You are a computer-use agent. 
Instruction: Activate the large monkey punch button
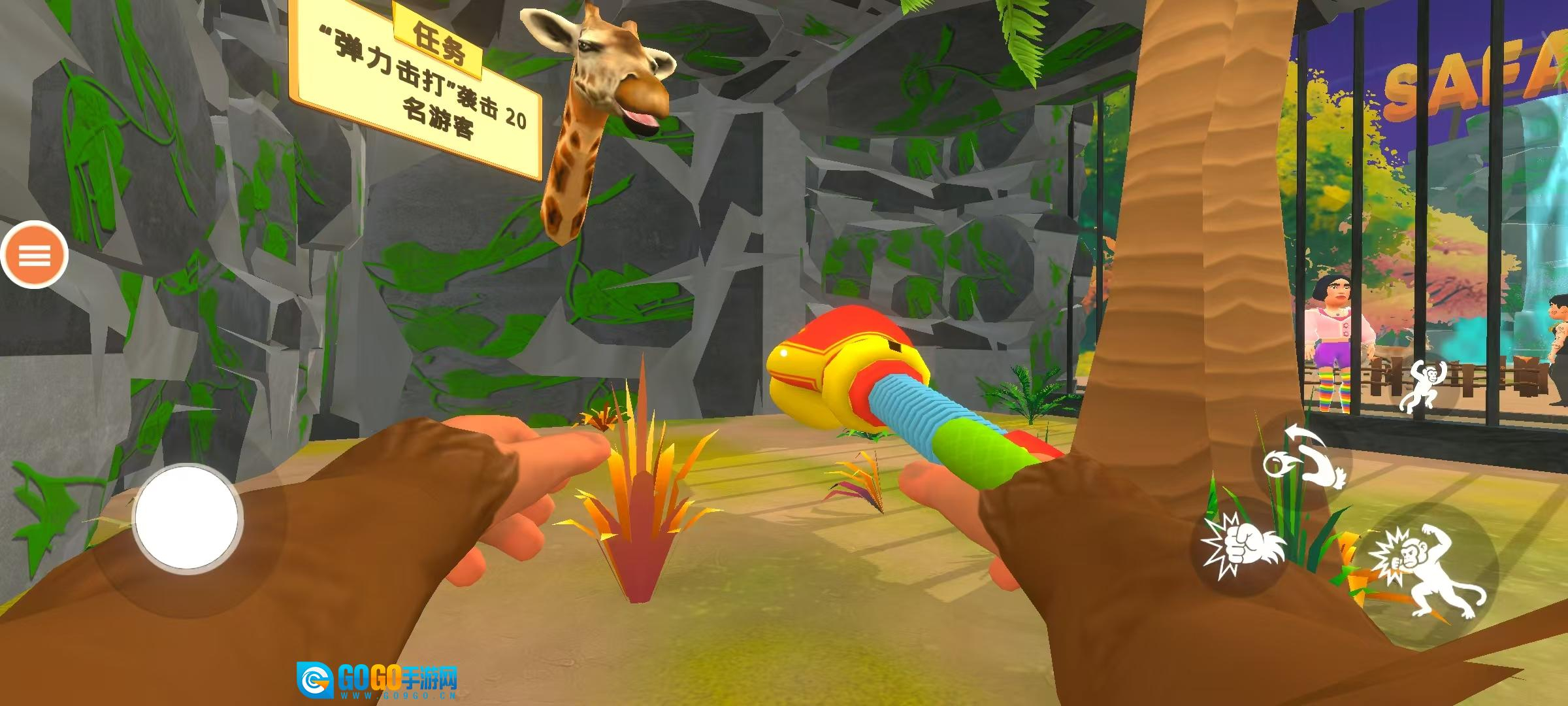click(x=1429, y=571)
